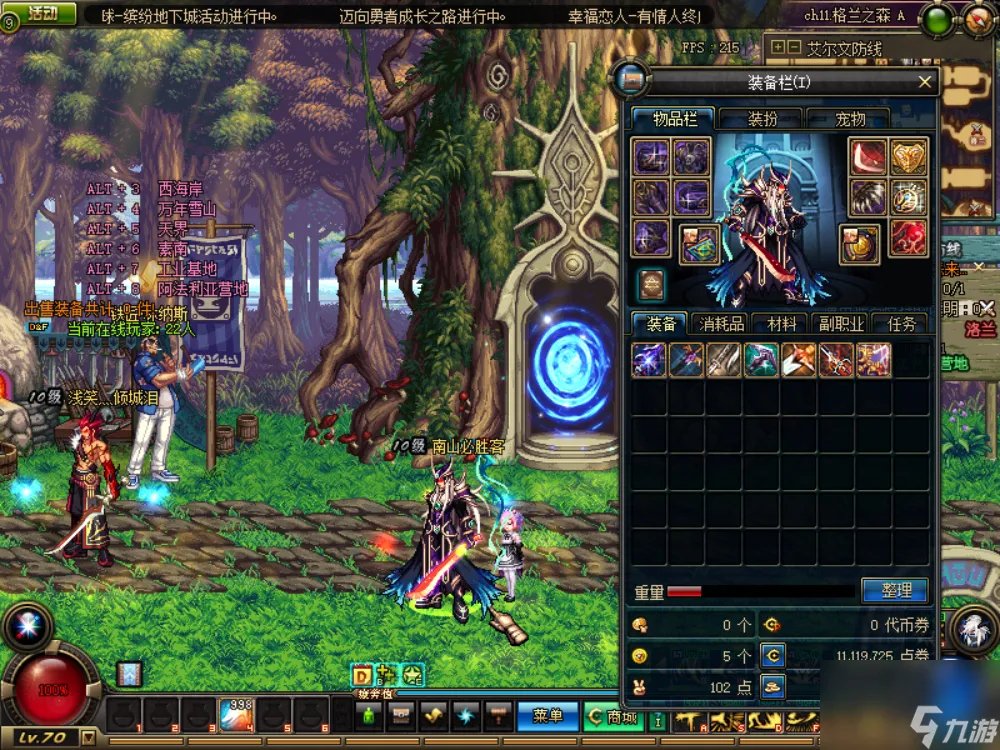Switch to the 材料 materials category
This screenshot has height=750, width=1000.
(x=781, y=323)
